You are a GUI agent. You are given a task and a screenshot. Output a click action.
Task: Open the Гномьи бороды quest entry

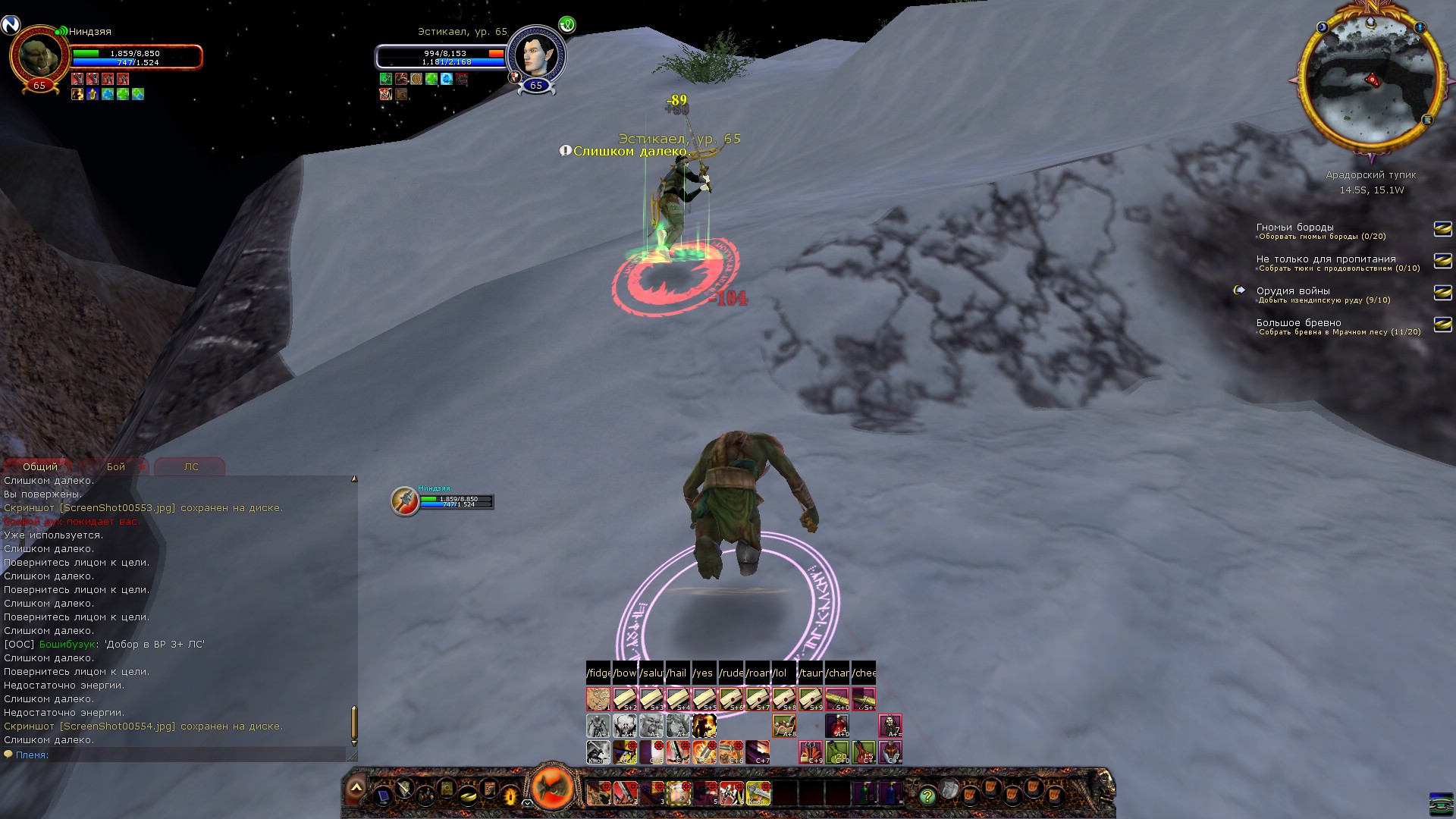[x=1294, y=227]
